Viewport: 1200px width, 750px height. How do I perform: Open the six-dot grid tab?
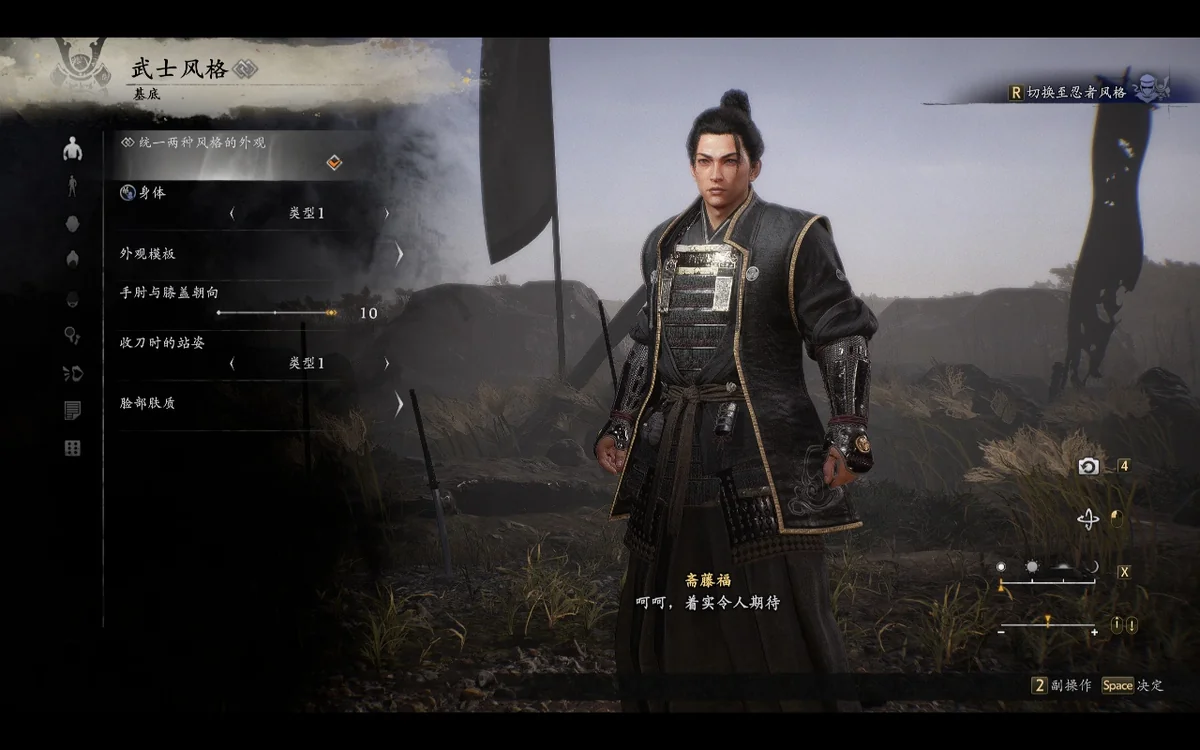(x=72, y=448)
